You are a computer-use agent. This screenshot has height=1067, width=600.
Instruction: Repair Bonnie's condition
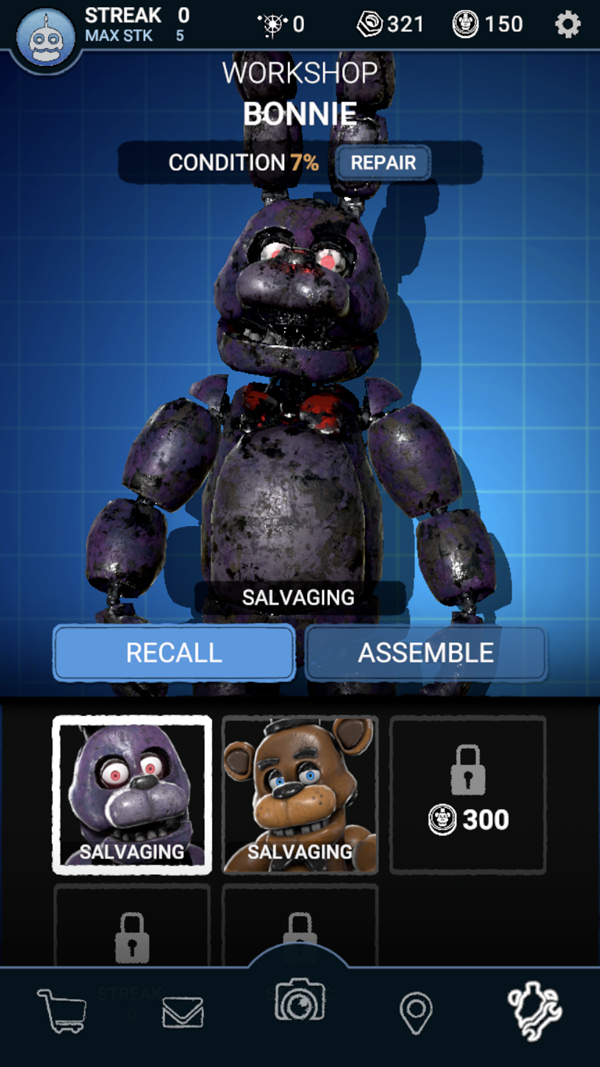[383, 163]
